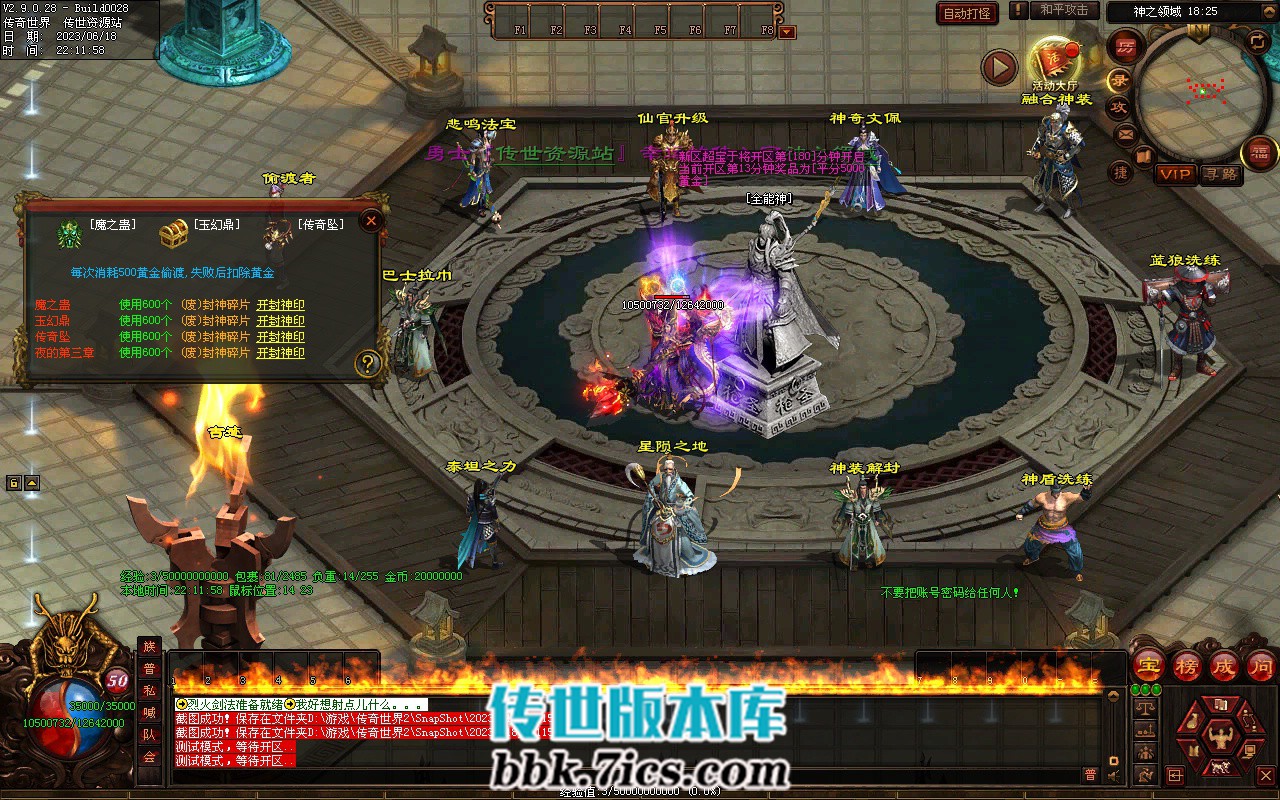The height and width of the screenshot is (800, 1280).
Task: Expand the F-key hotbar dropdown arrow
Action: click(787, 32)
